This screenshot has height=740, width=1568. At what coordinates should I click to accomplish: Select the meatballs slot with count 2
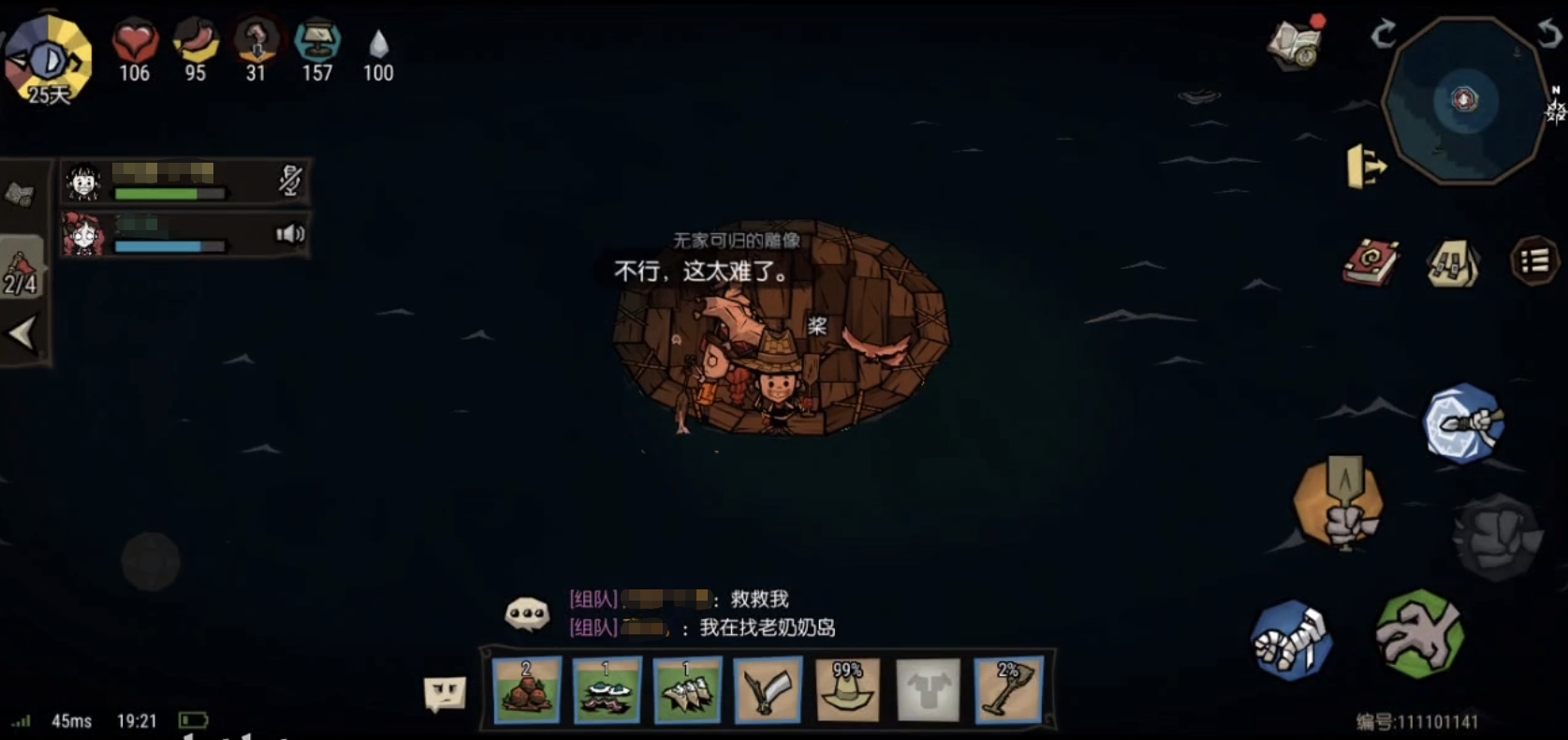click(x=526, y=690)
